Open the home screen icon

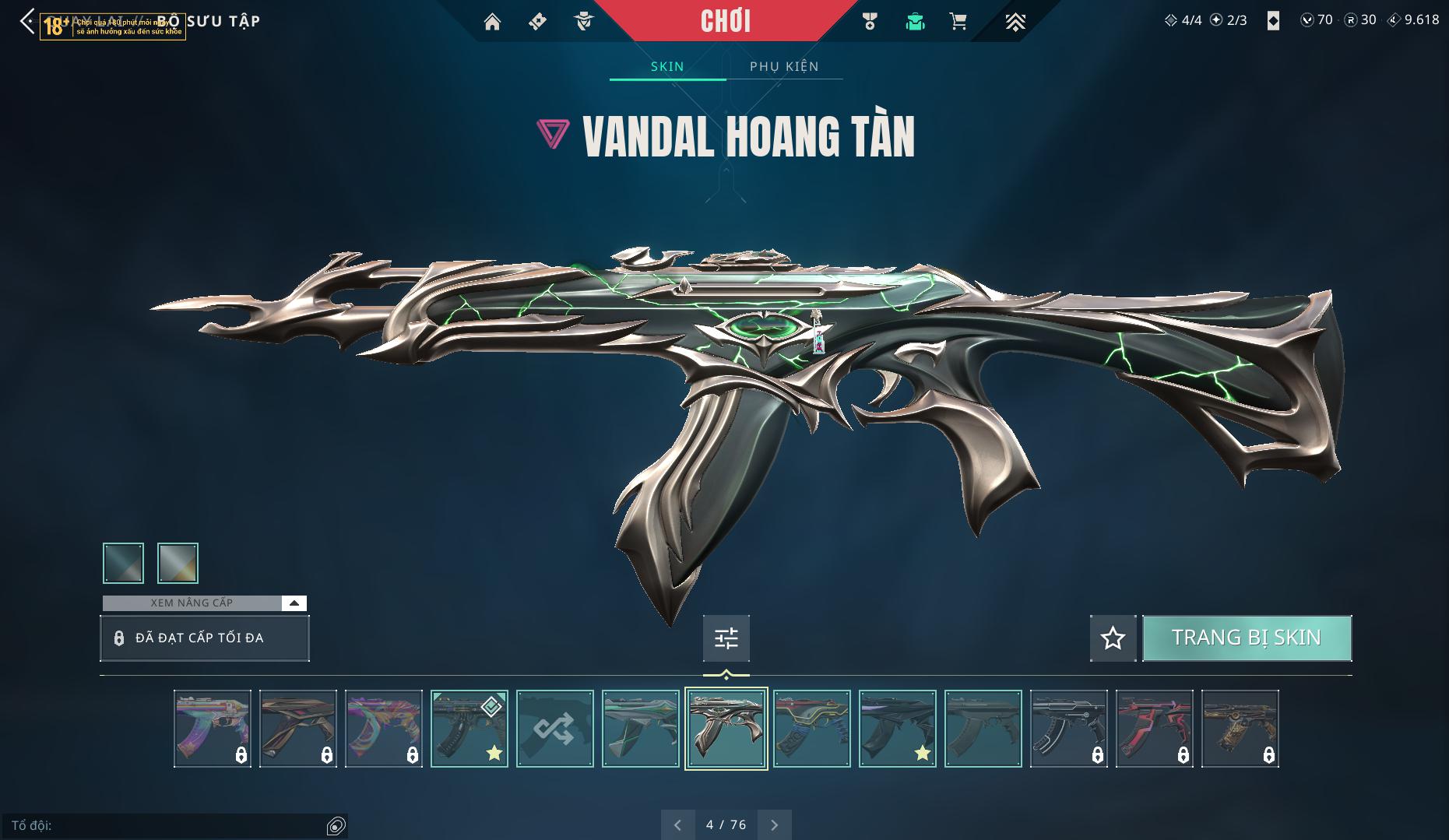492,22
